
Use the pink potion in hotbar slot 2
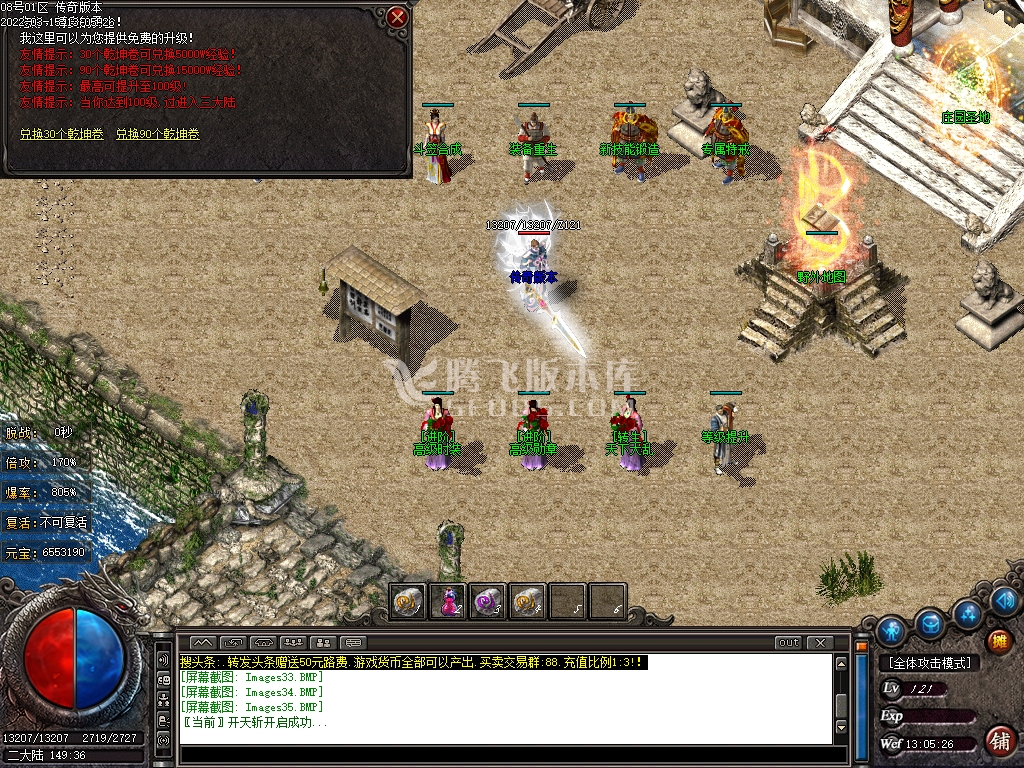[448, 601]
